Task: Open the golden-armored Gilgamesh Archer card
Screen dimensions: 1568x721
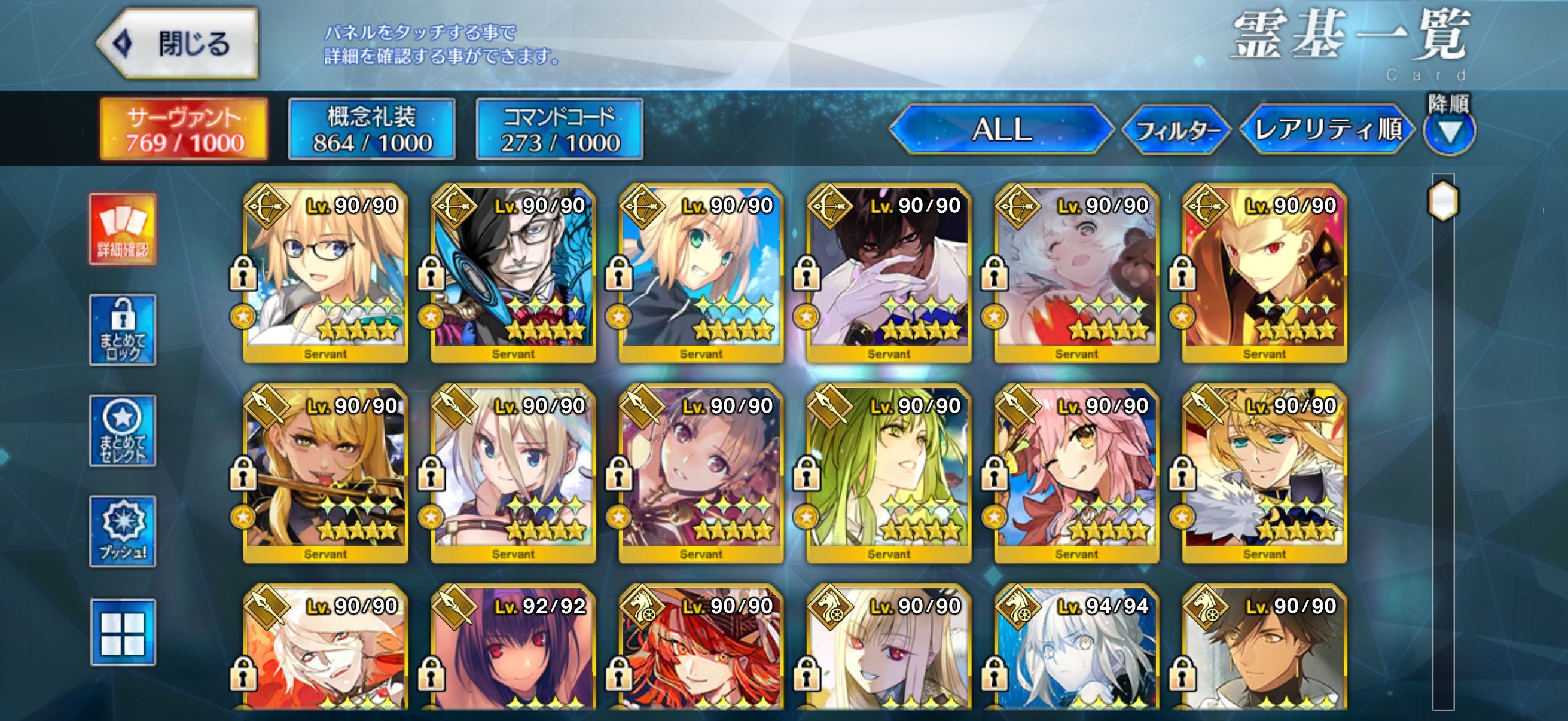Action: (x=1264, y=274)
